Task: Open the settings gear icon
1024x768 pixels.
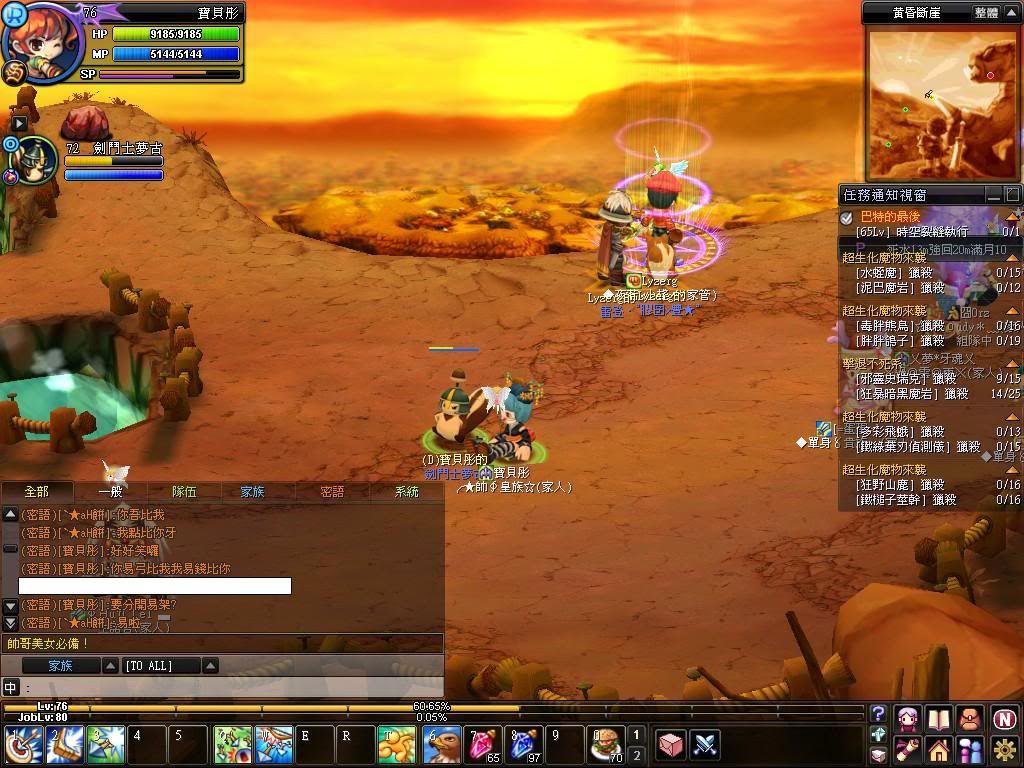Action: click(1004, 748)
